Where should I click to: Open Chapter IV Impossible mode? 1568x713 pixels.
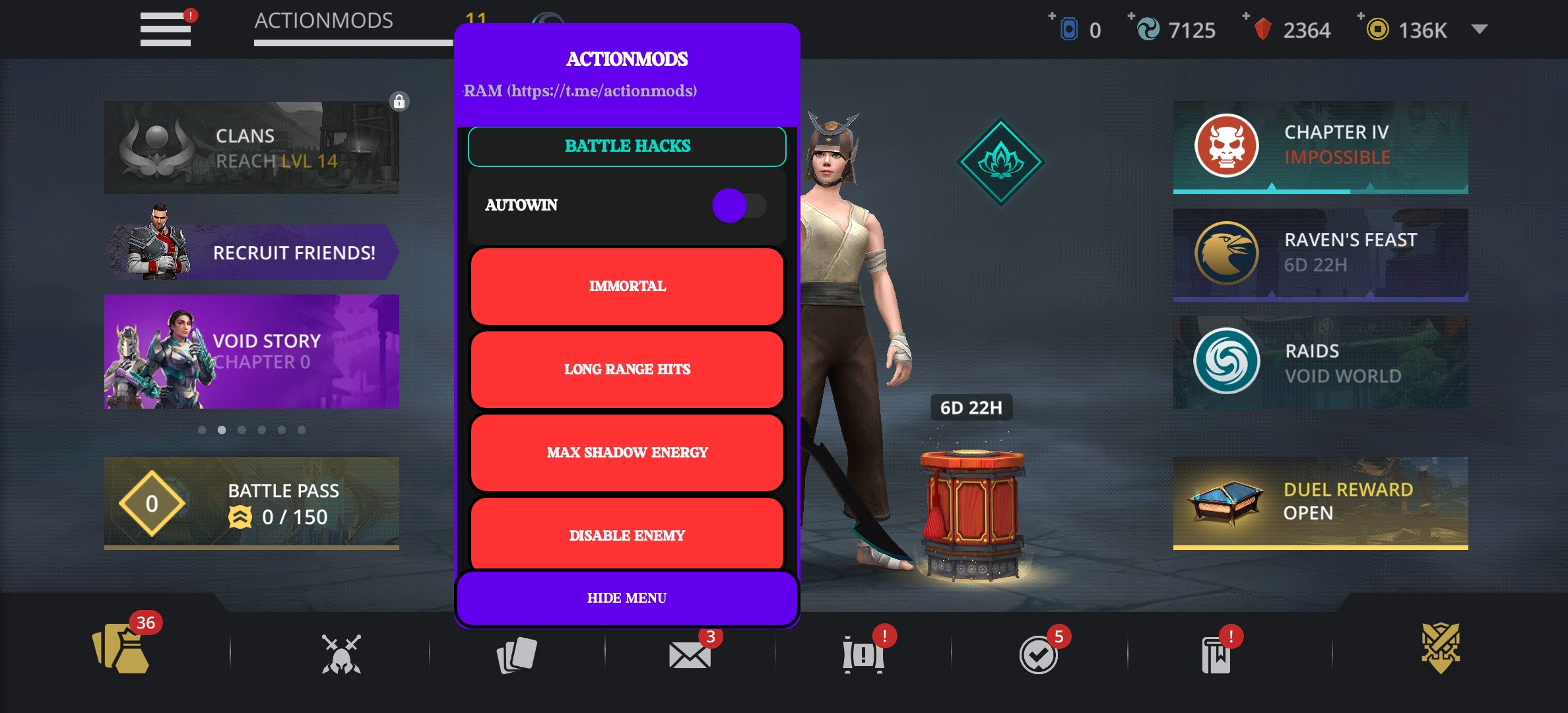coord(1320,146)
